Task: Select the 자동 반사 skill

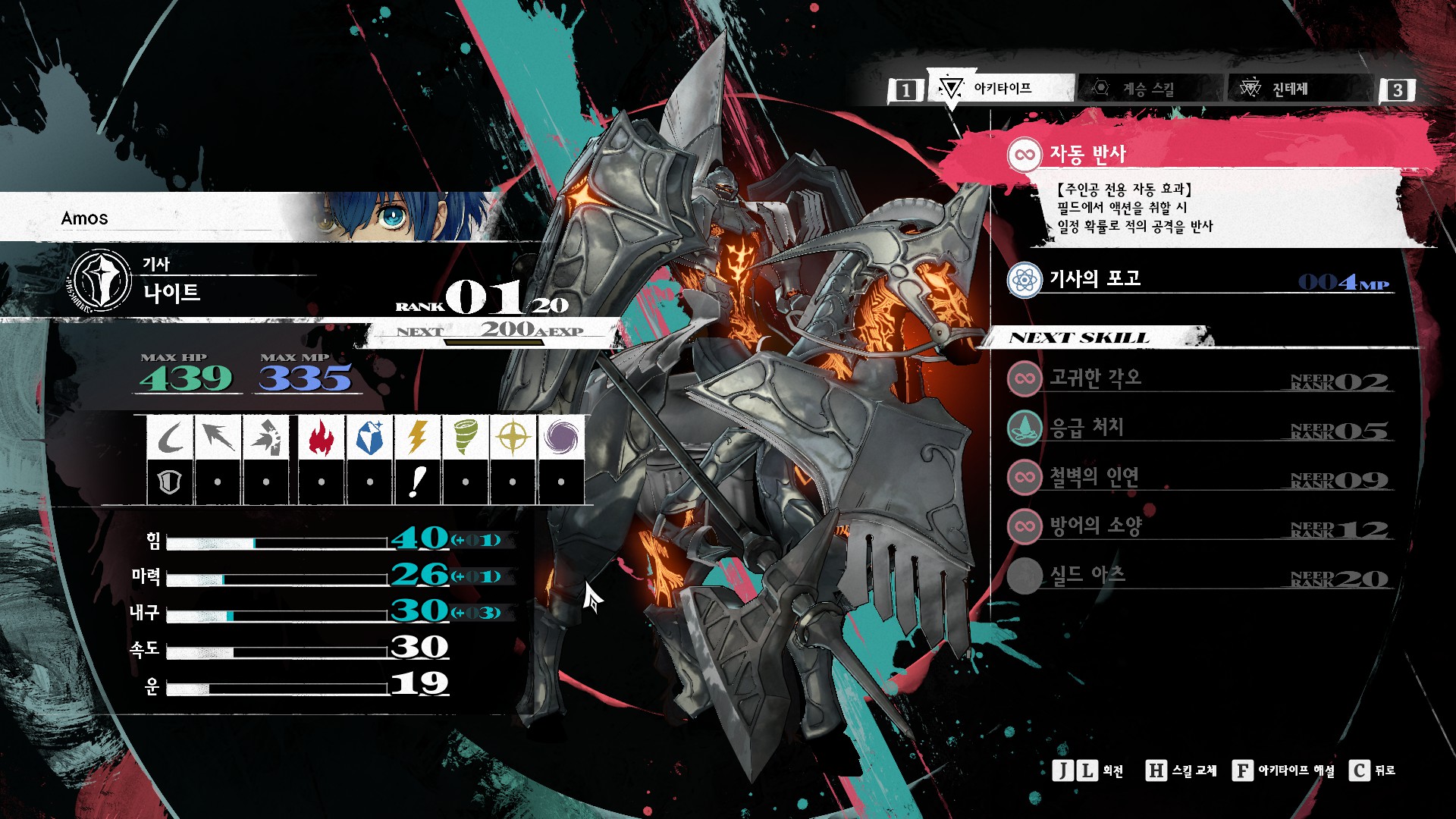Action: pyautogui.click(x=1087, y=155)
